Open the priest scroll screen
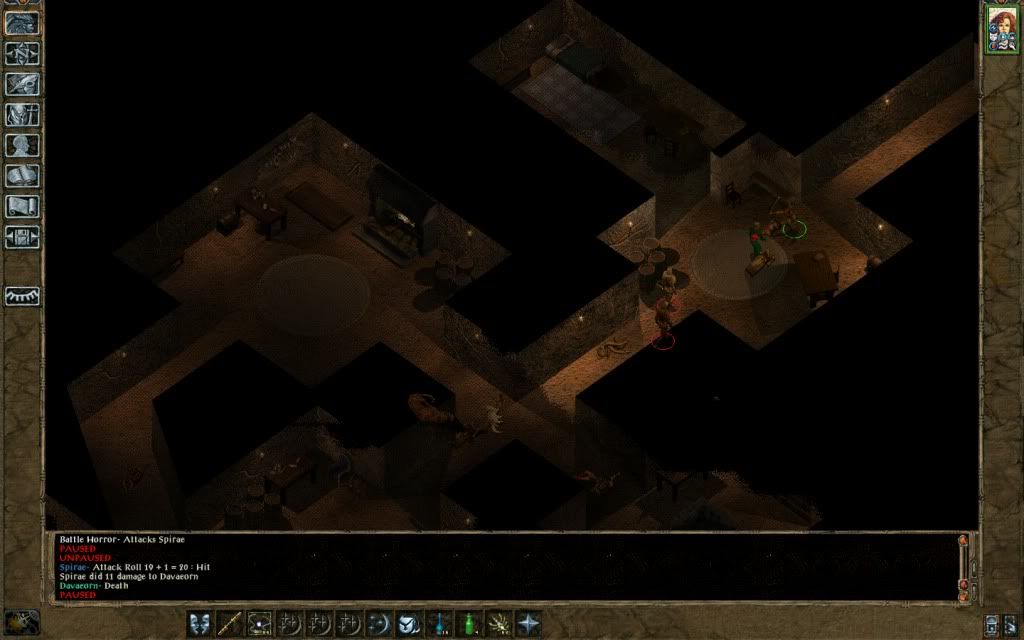Screen dimensions: 1024x640 (23, 207)
